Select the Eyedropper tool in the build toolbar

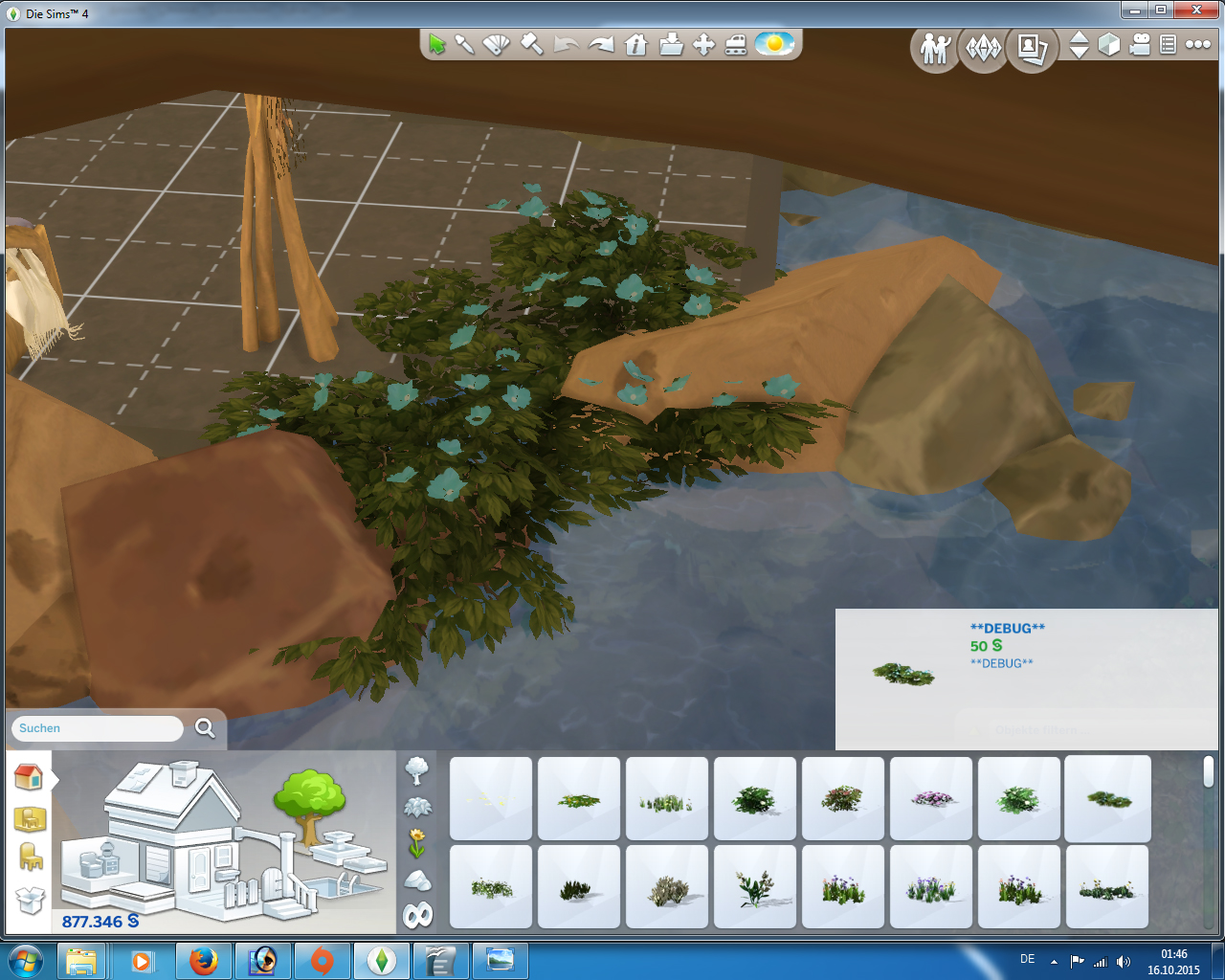tap(466, 44)
